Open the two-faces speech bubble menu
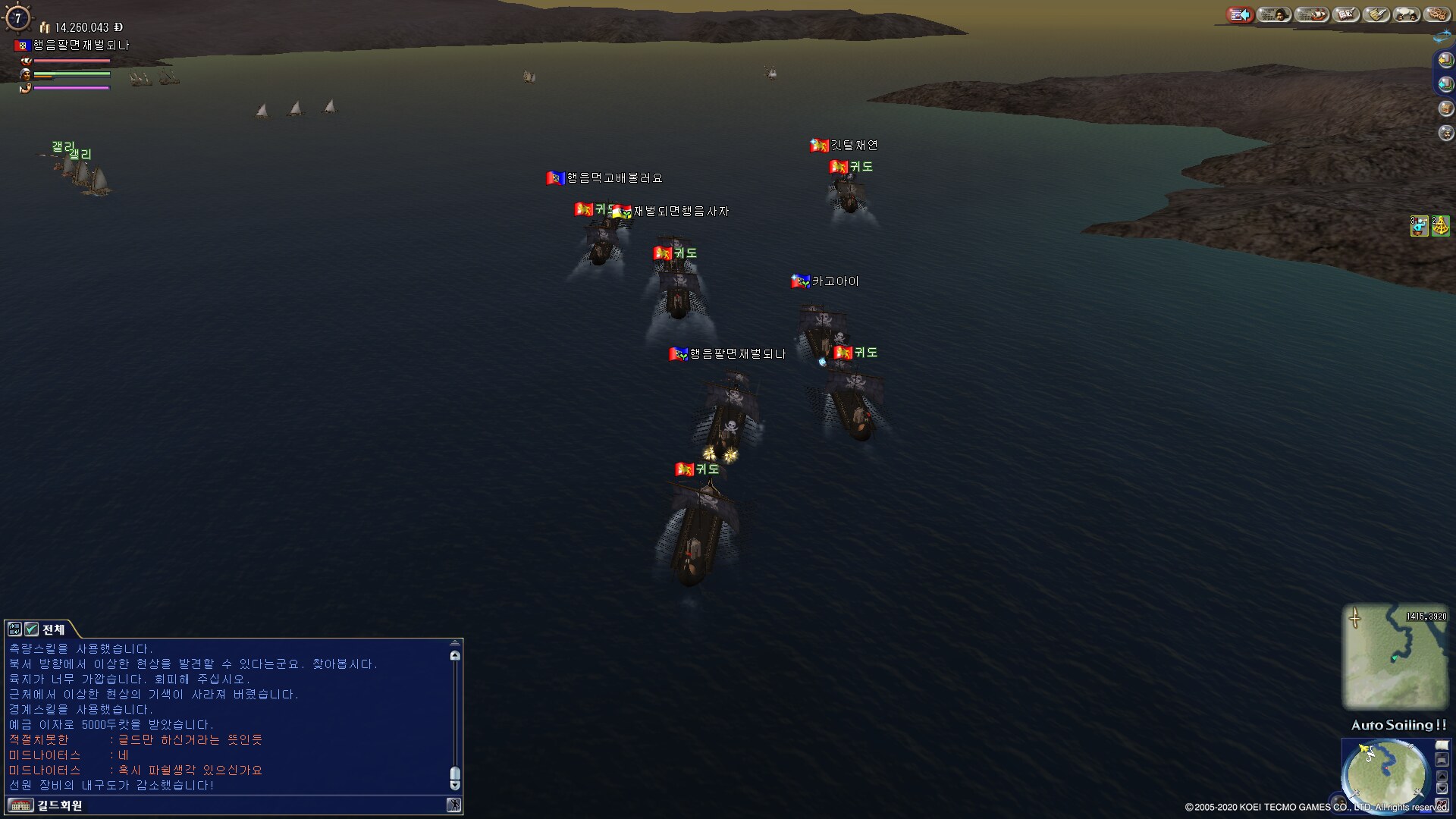 [x=1407, y=14]
